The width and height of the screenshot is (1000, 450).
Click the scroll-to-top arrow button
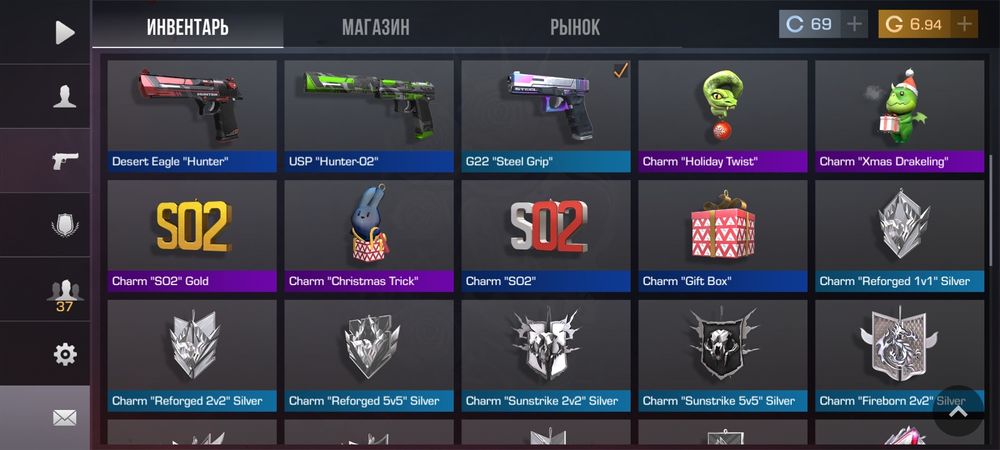[957, 410]
